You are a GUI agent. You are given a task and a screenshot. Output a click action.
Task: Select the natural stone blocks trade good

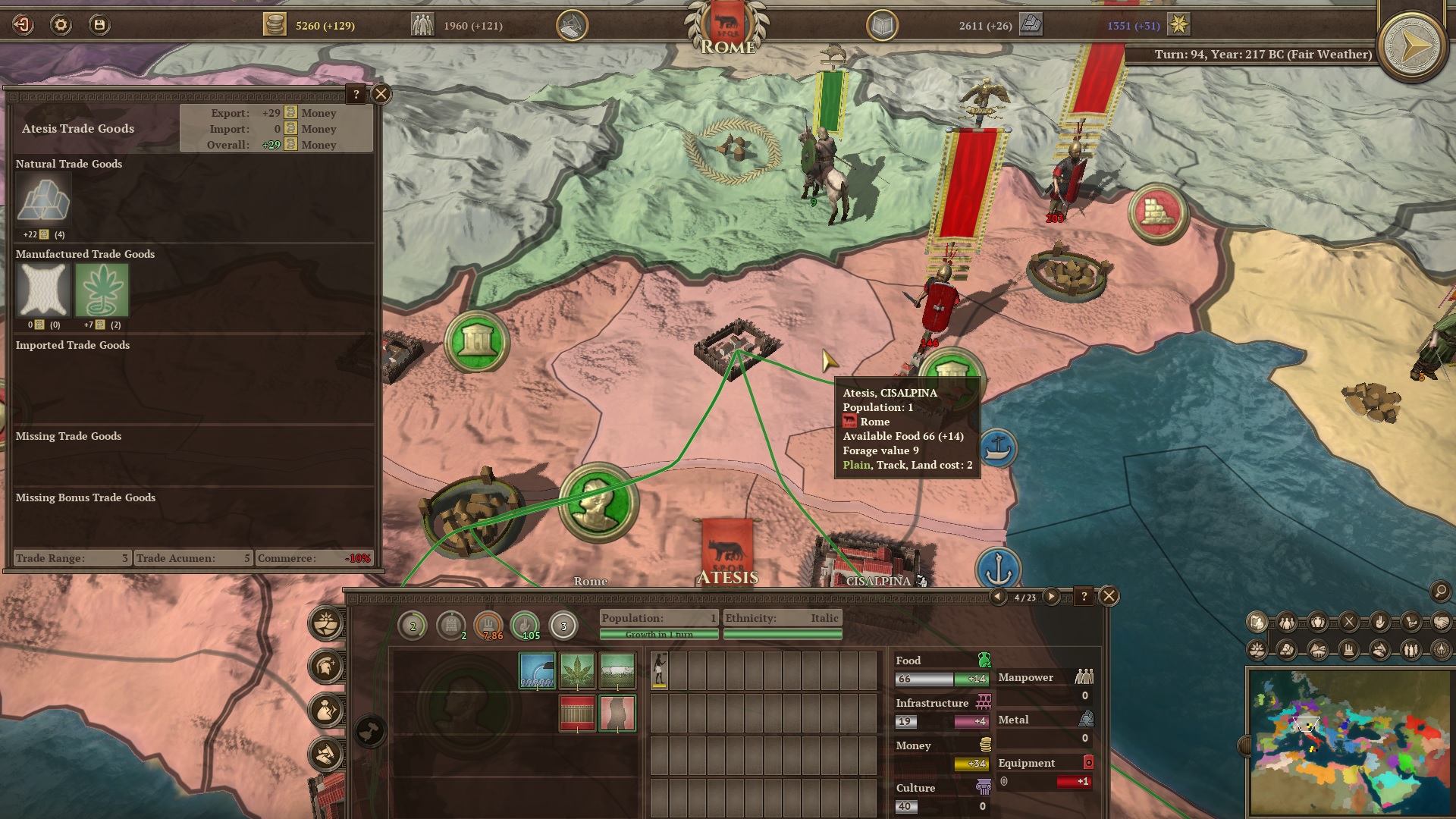click(x=43, y=200)
